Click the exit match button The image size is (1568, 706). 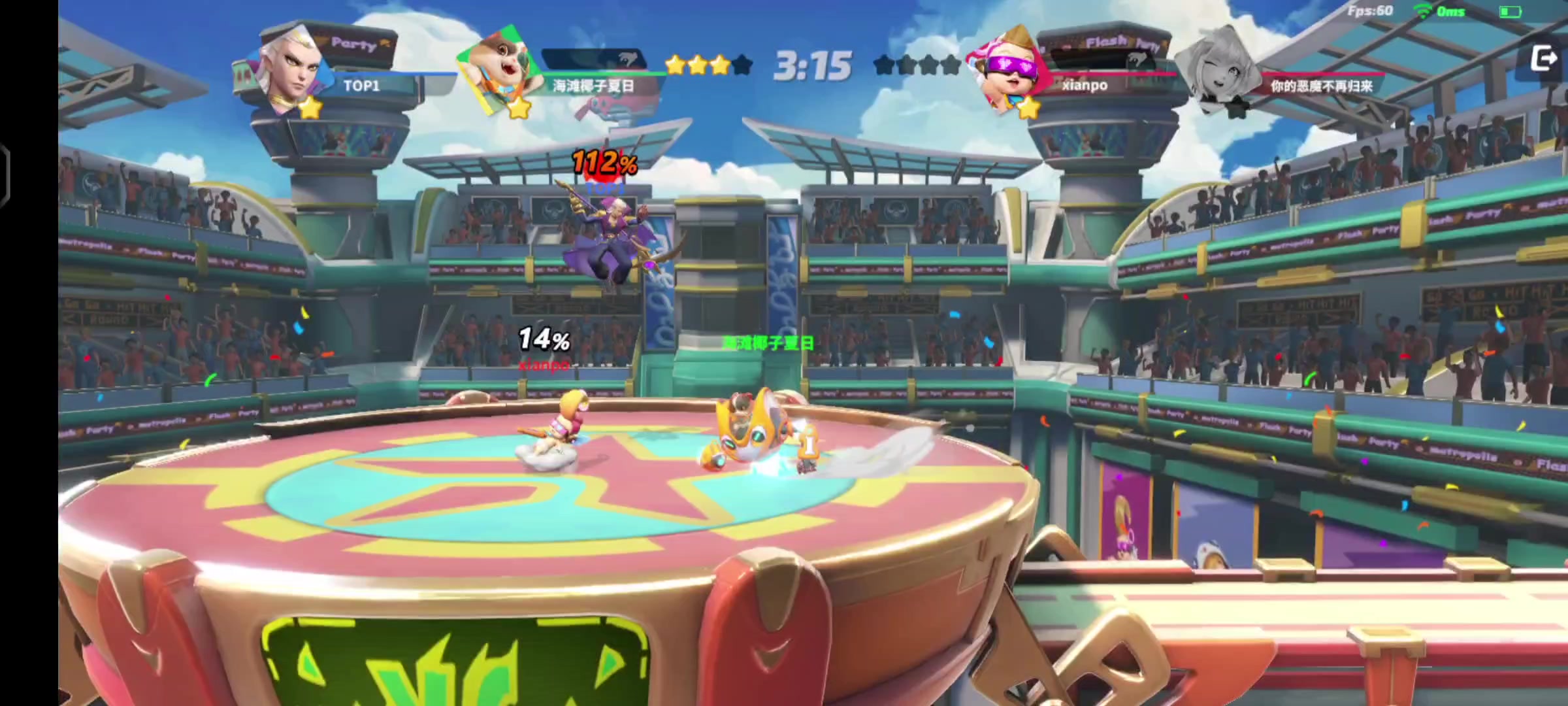(x=1543, y=59)
